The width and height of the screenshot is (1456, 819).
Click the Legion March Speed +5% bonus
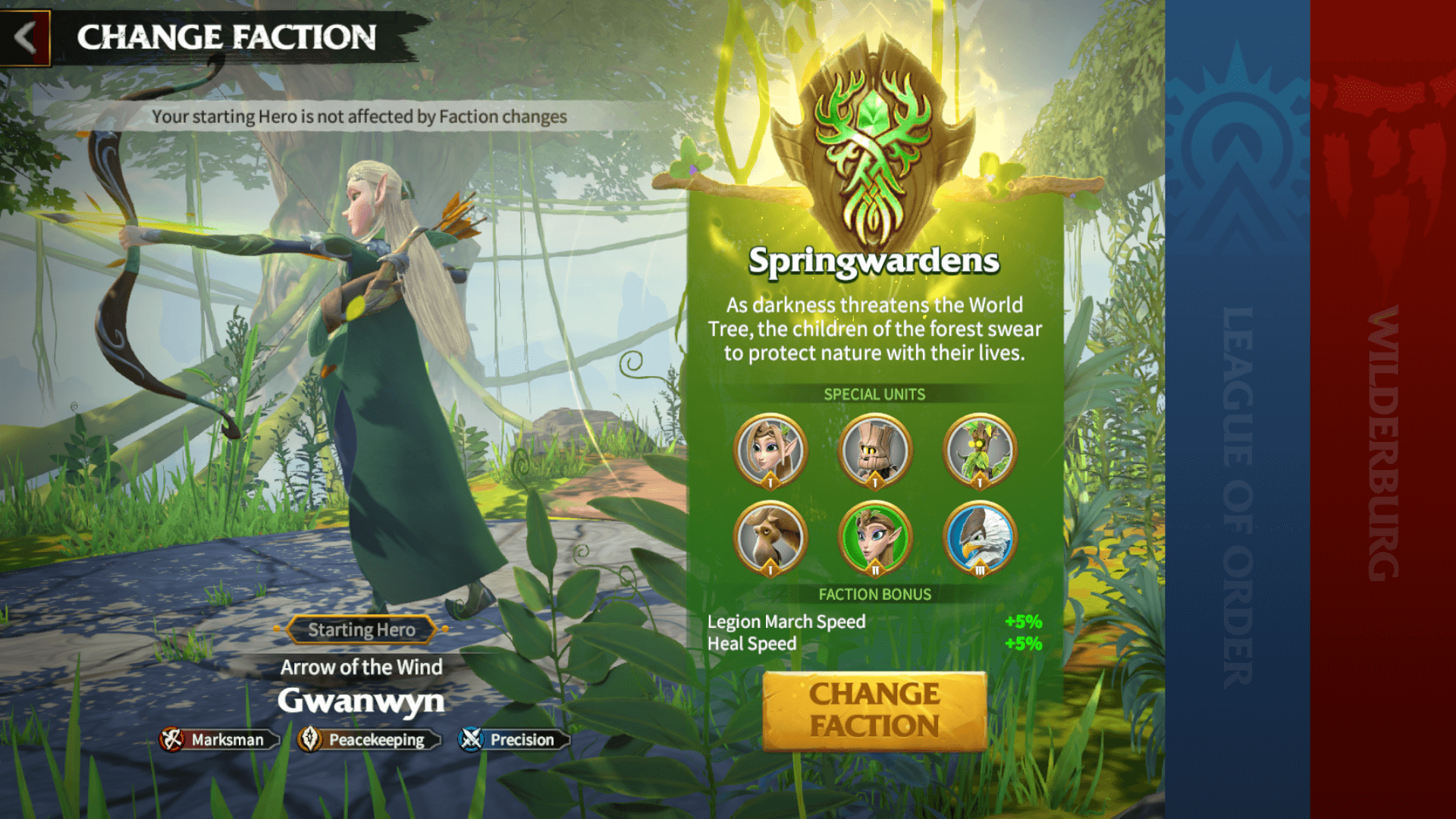(872, 622)
